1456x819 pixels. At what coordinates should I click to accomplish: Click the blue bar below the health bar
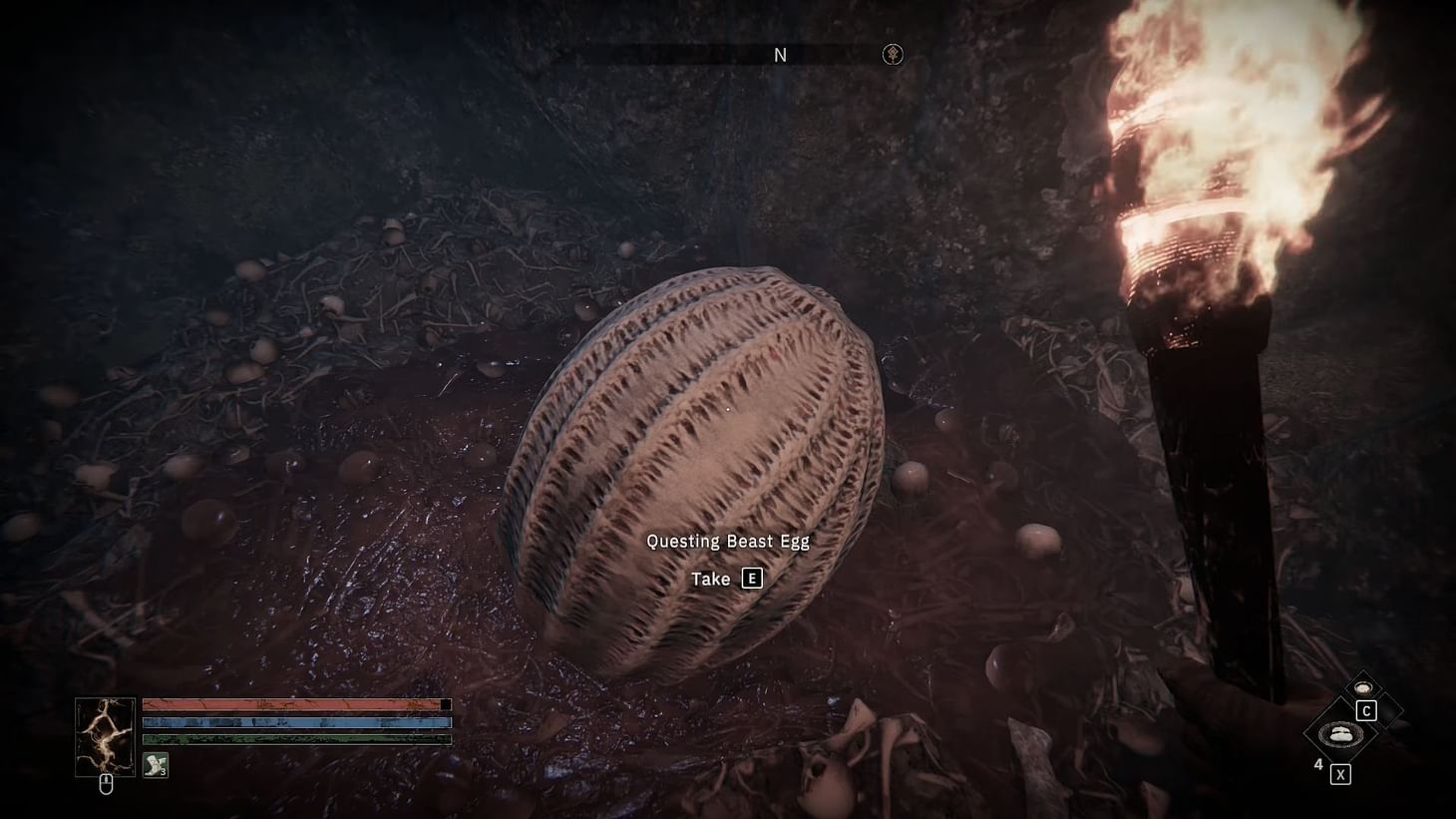tap(294, 722)
